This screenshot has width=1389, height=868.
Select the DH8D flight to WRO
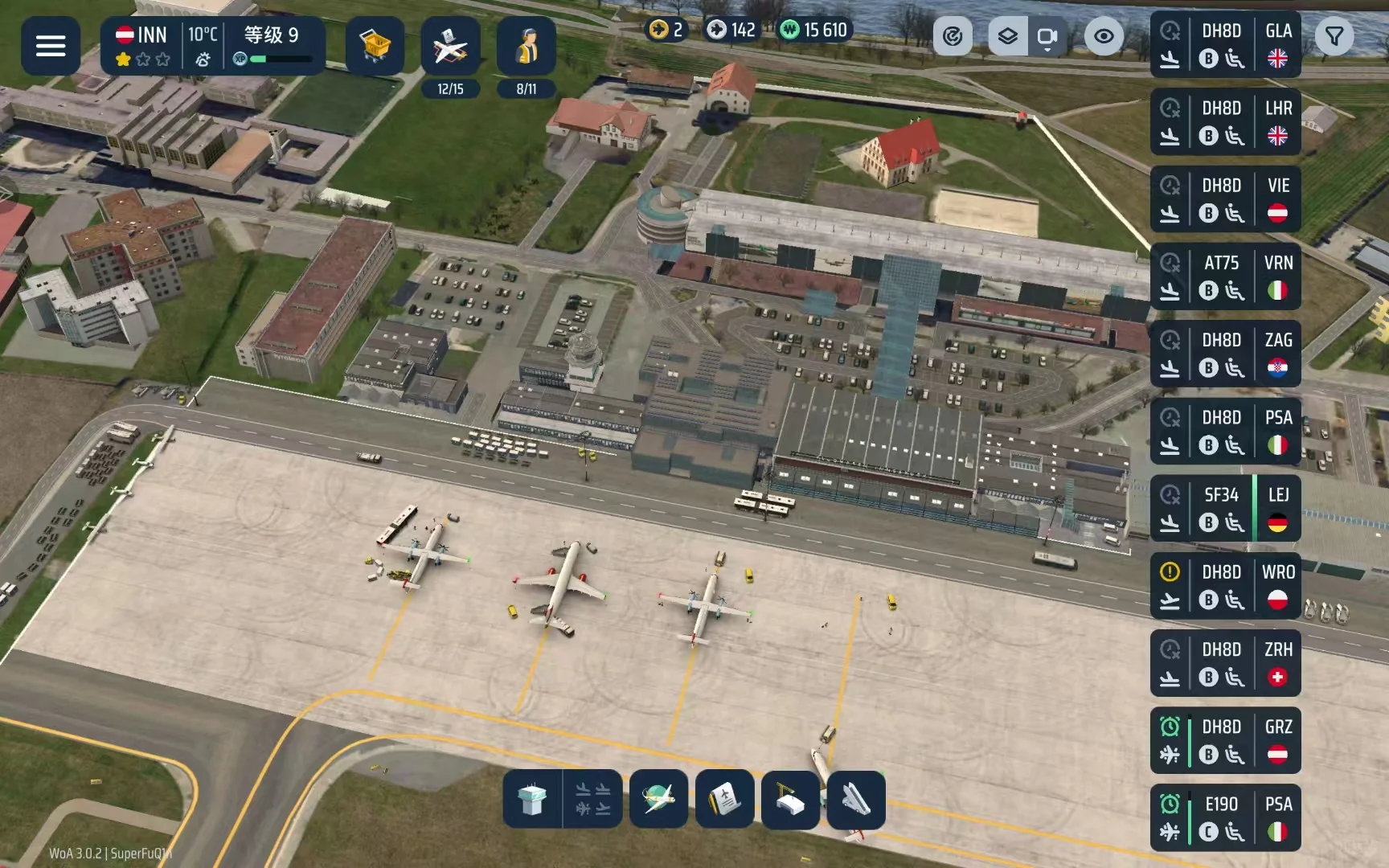coord(1225,586)
